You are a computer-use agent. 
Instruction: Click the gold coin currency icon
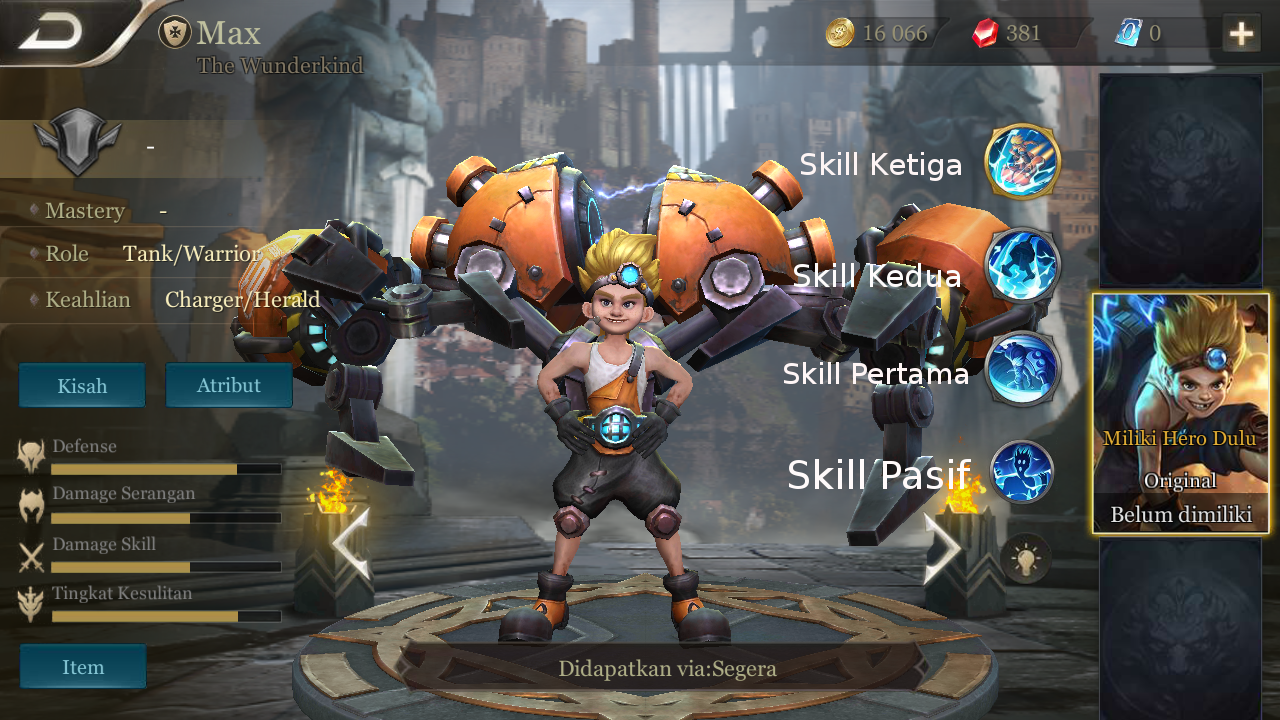839,33
